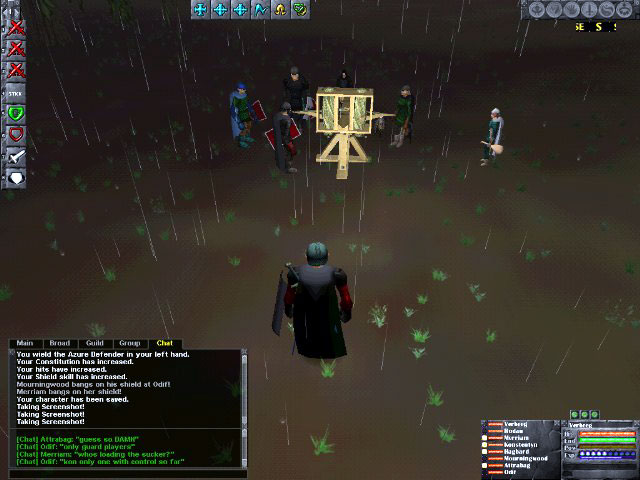Select the yellow Chat tab
Screen dimensions: 640x480
164,343
